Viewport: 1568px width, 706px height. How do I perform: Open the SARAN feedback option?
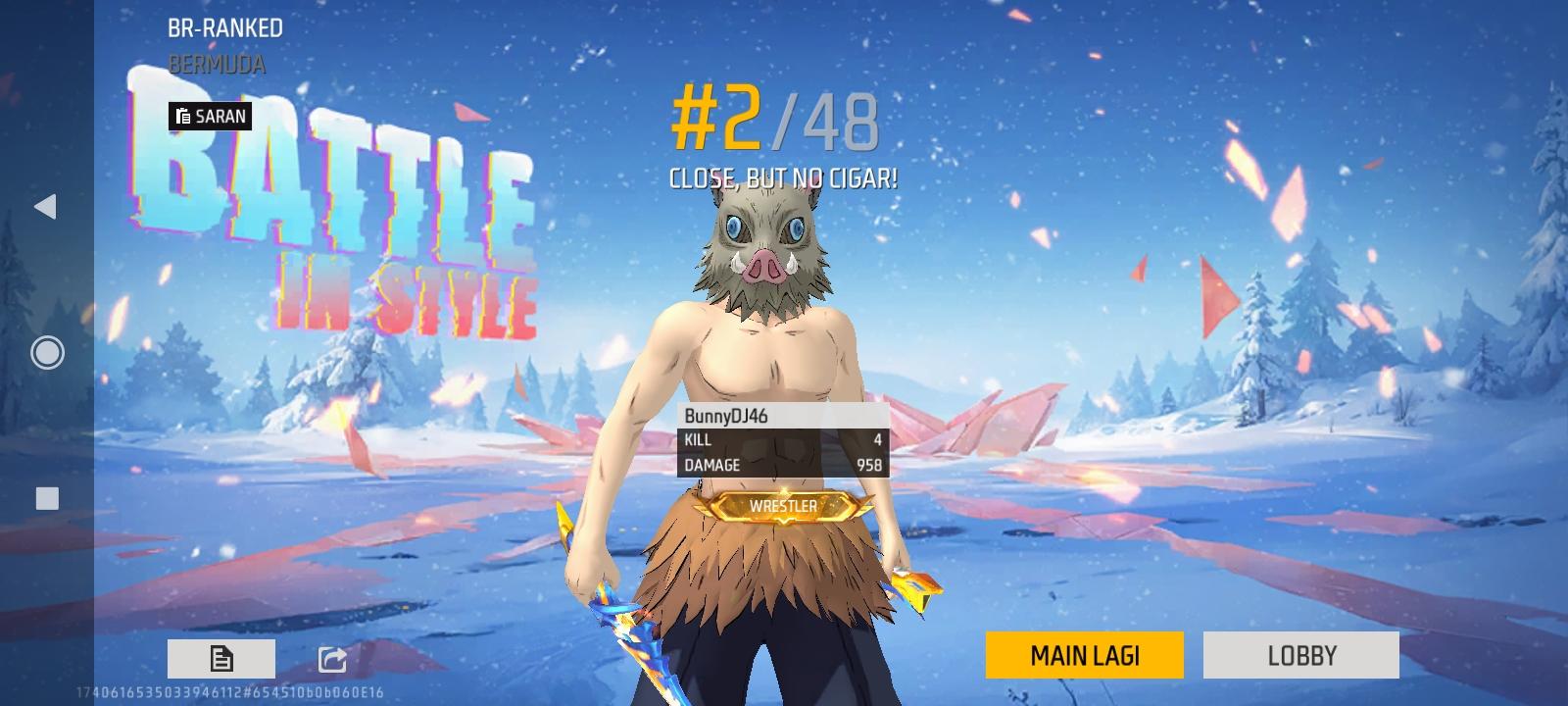(x=212, y=116)
